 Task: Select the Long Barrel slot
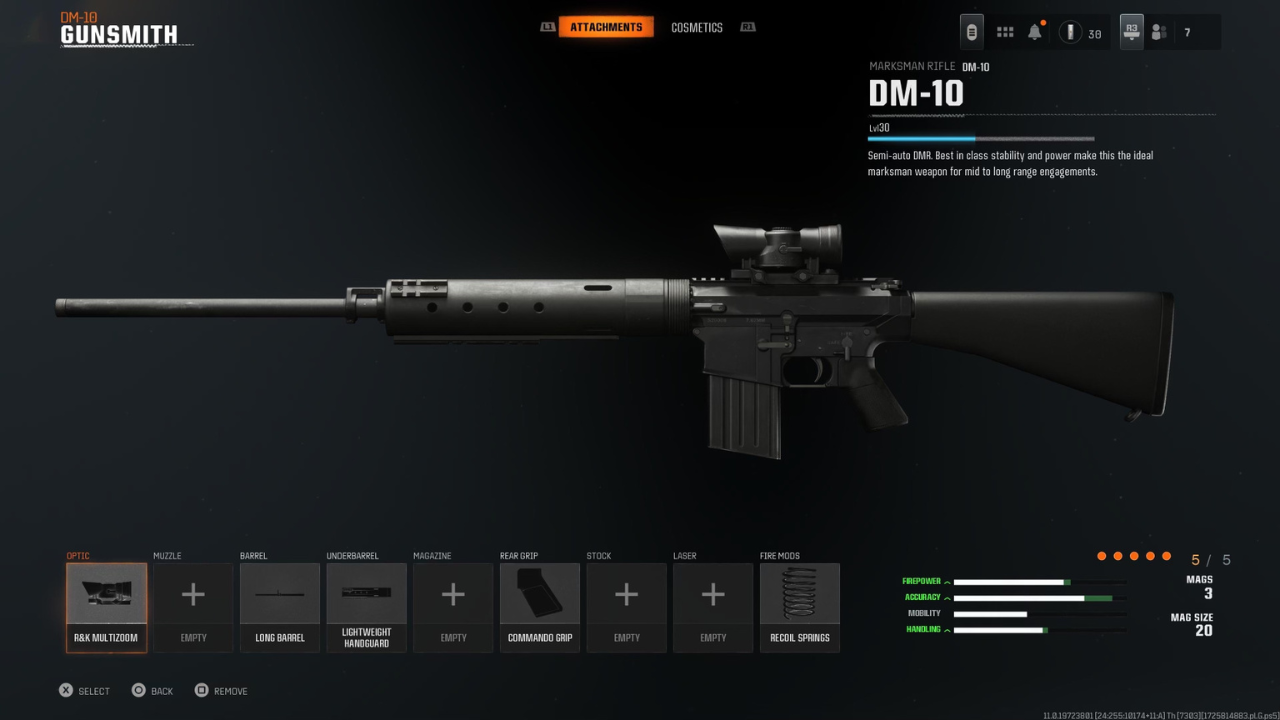[280, 607]
